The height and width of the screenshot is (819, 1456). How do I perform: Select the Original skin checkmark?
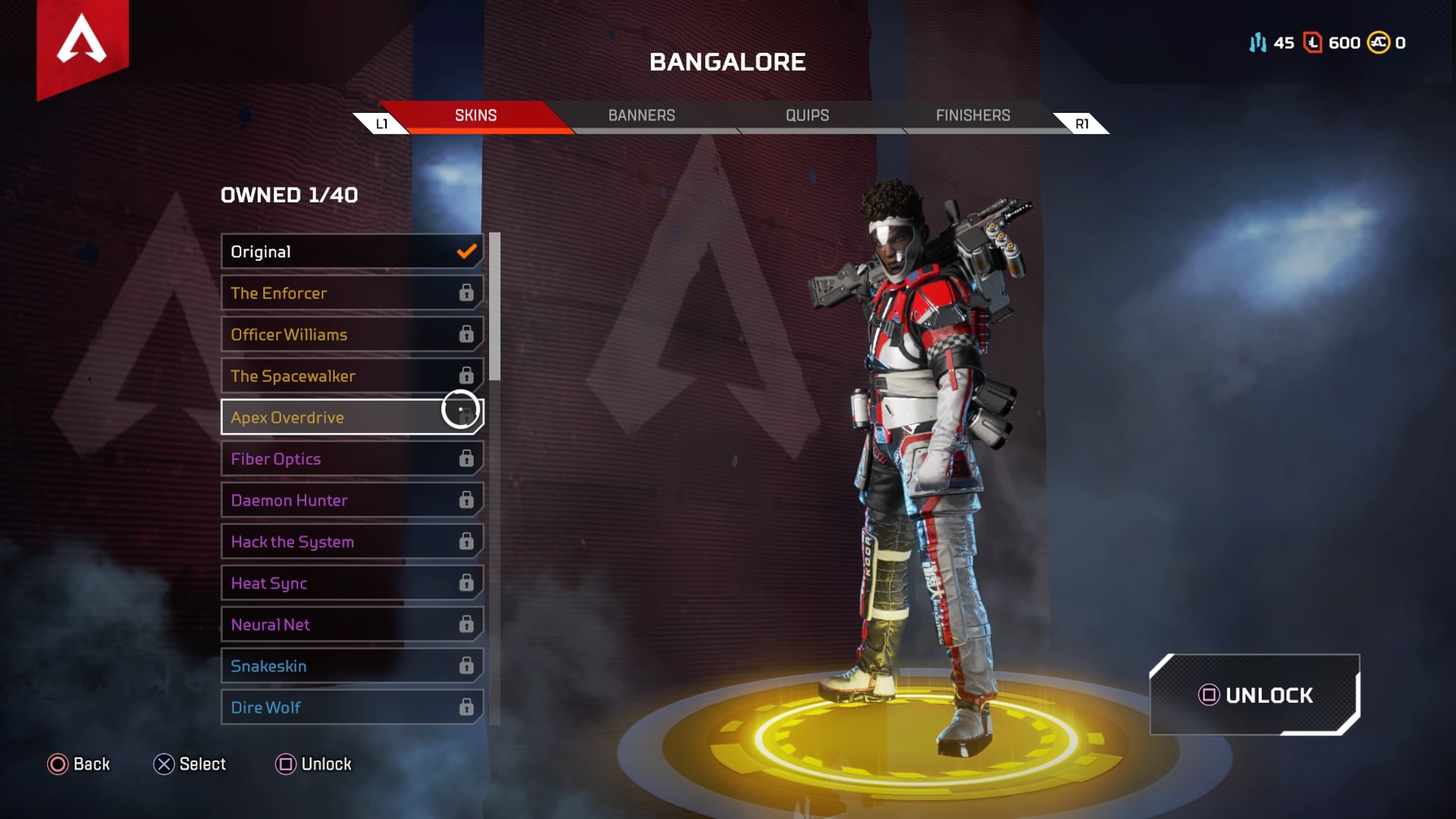(x=465, y=251)
